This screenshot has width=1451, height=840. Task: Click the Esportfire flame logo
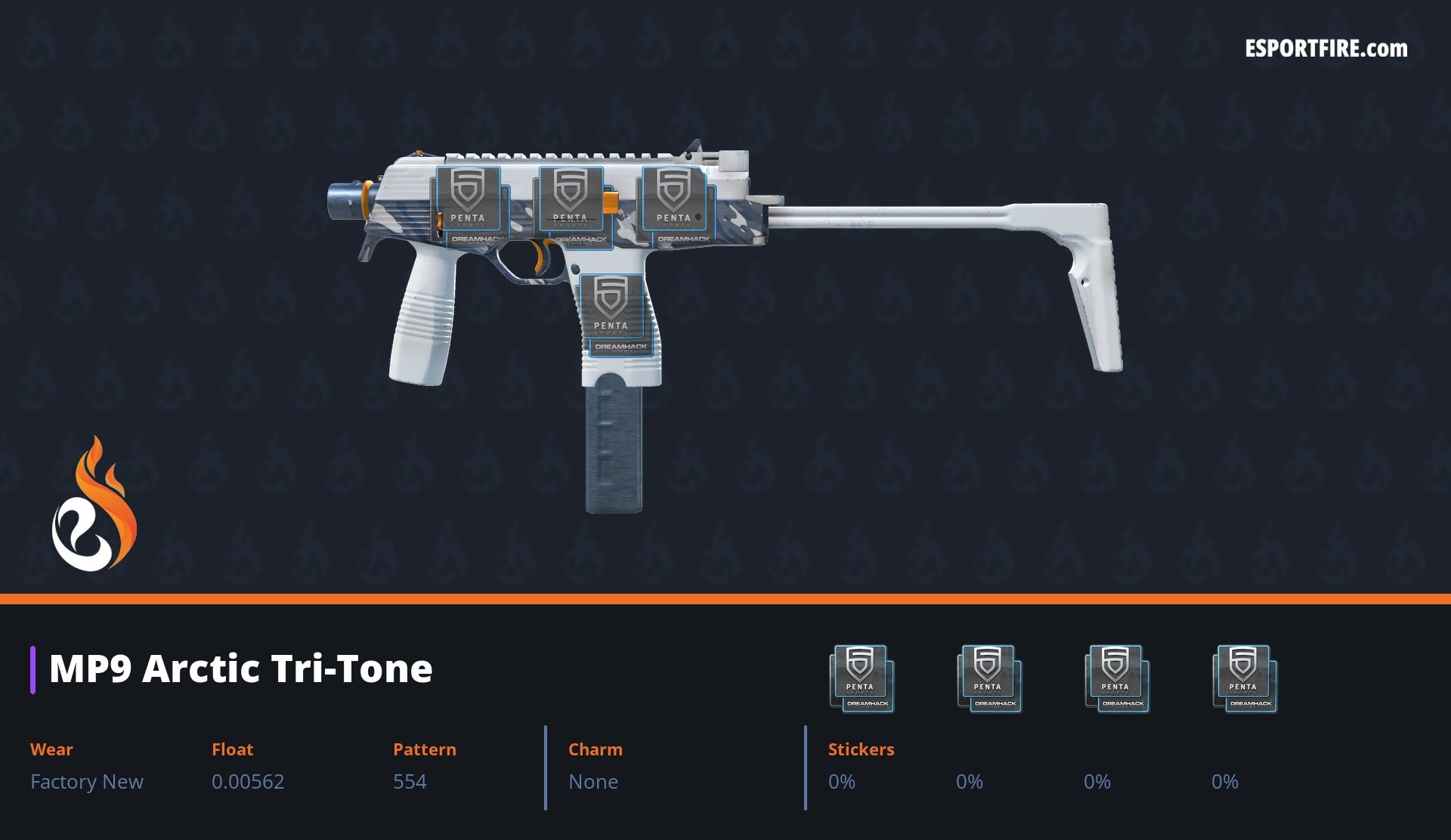coord(94,505)
